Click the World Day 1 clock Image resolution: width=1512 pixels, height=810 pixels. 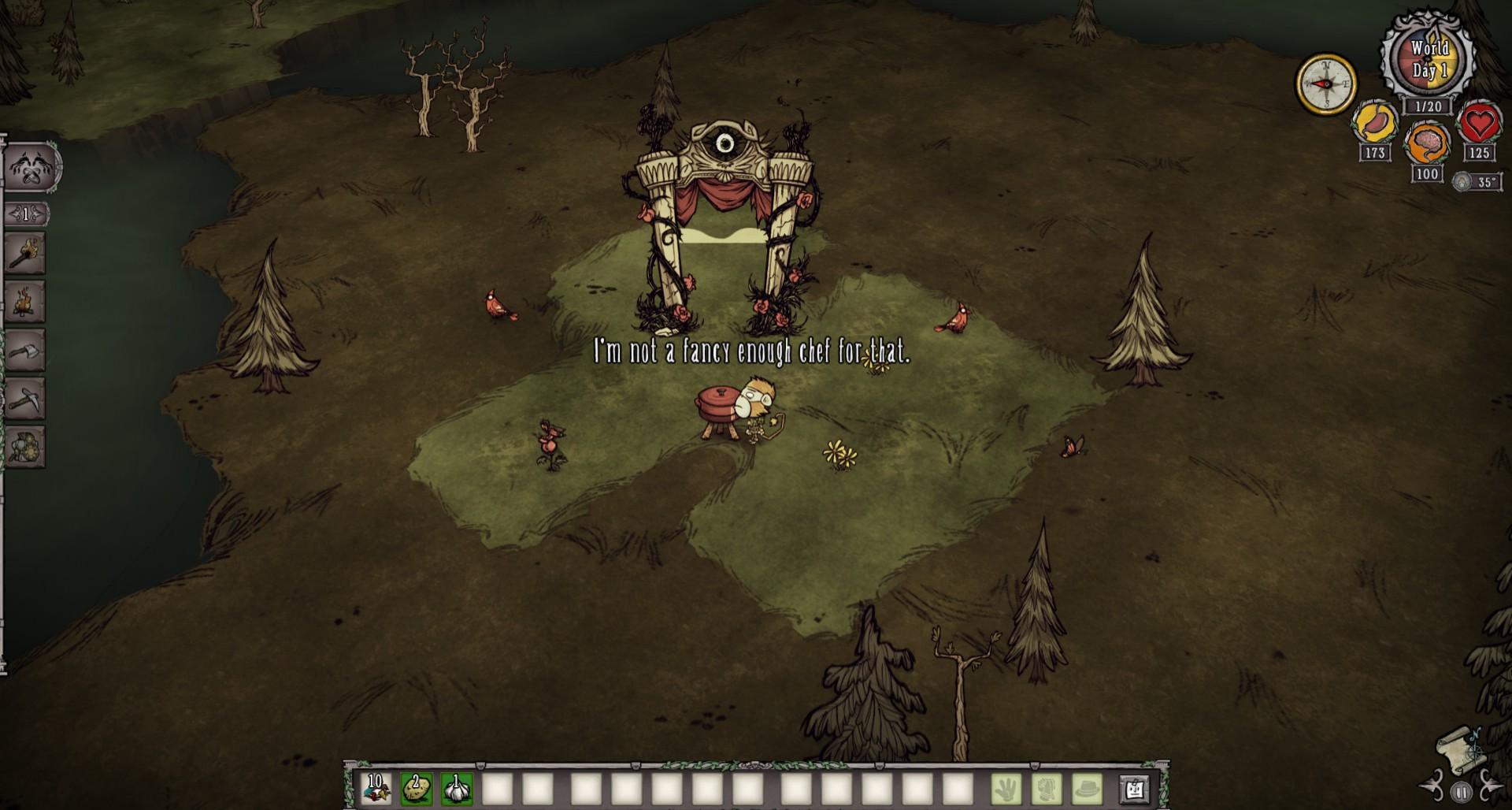coord(1429,60)
